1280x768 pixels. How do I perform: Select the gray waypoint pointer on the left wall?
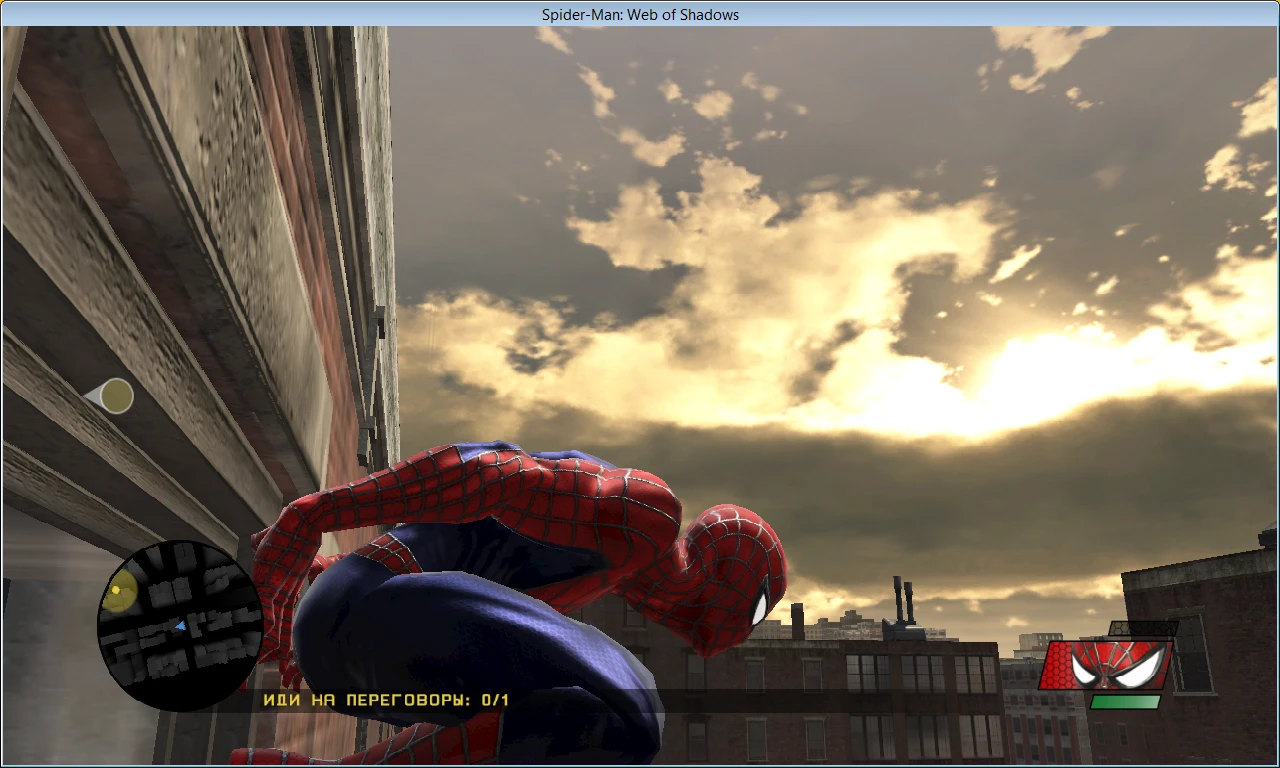coord(113,396)
